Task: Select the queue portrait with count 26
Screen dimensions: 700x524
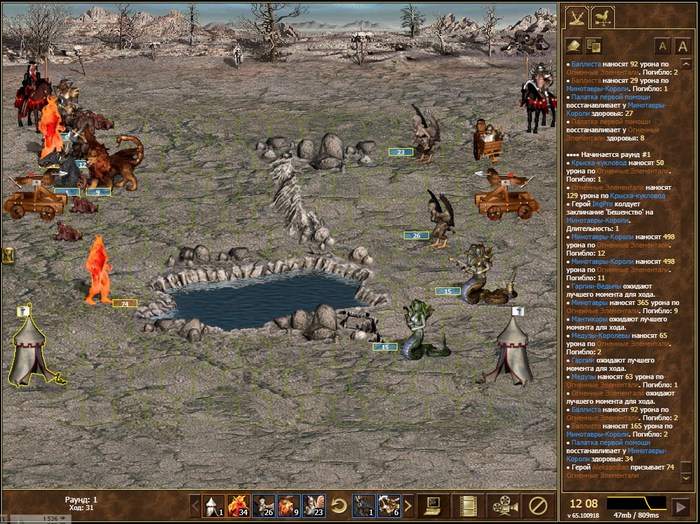Action: [264, 504]
